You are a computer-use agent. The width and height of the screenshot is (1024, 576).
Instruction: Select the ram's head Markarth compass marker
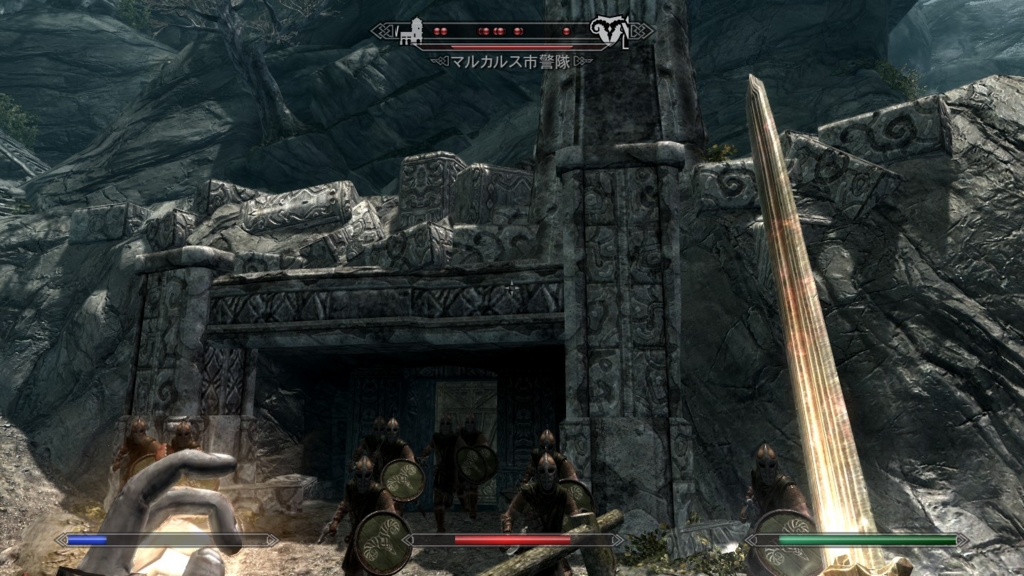coord(605,30)
